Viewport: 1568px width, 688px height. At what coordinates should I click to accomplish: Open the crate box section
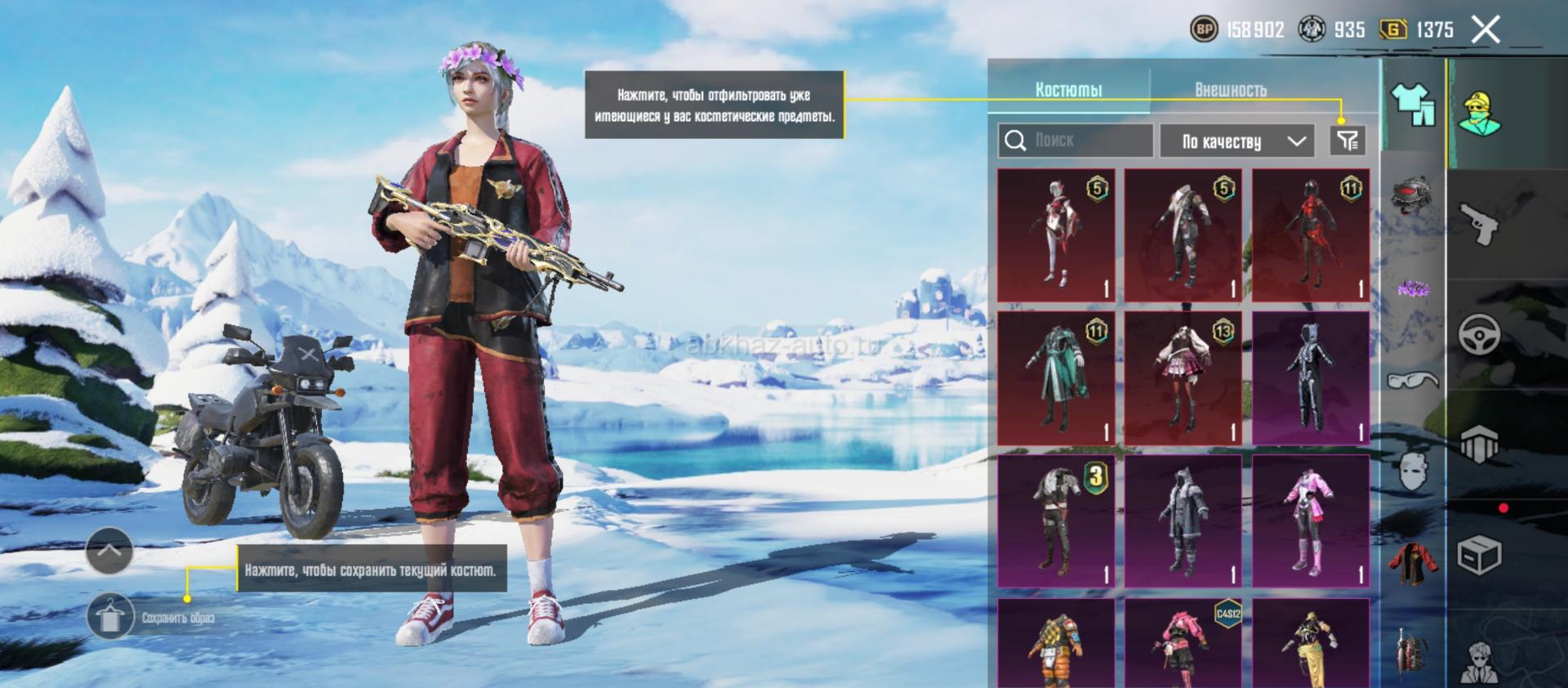click(1479, 556)
